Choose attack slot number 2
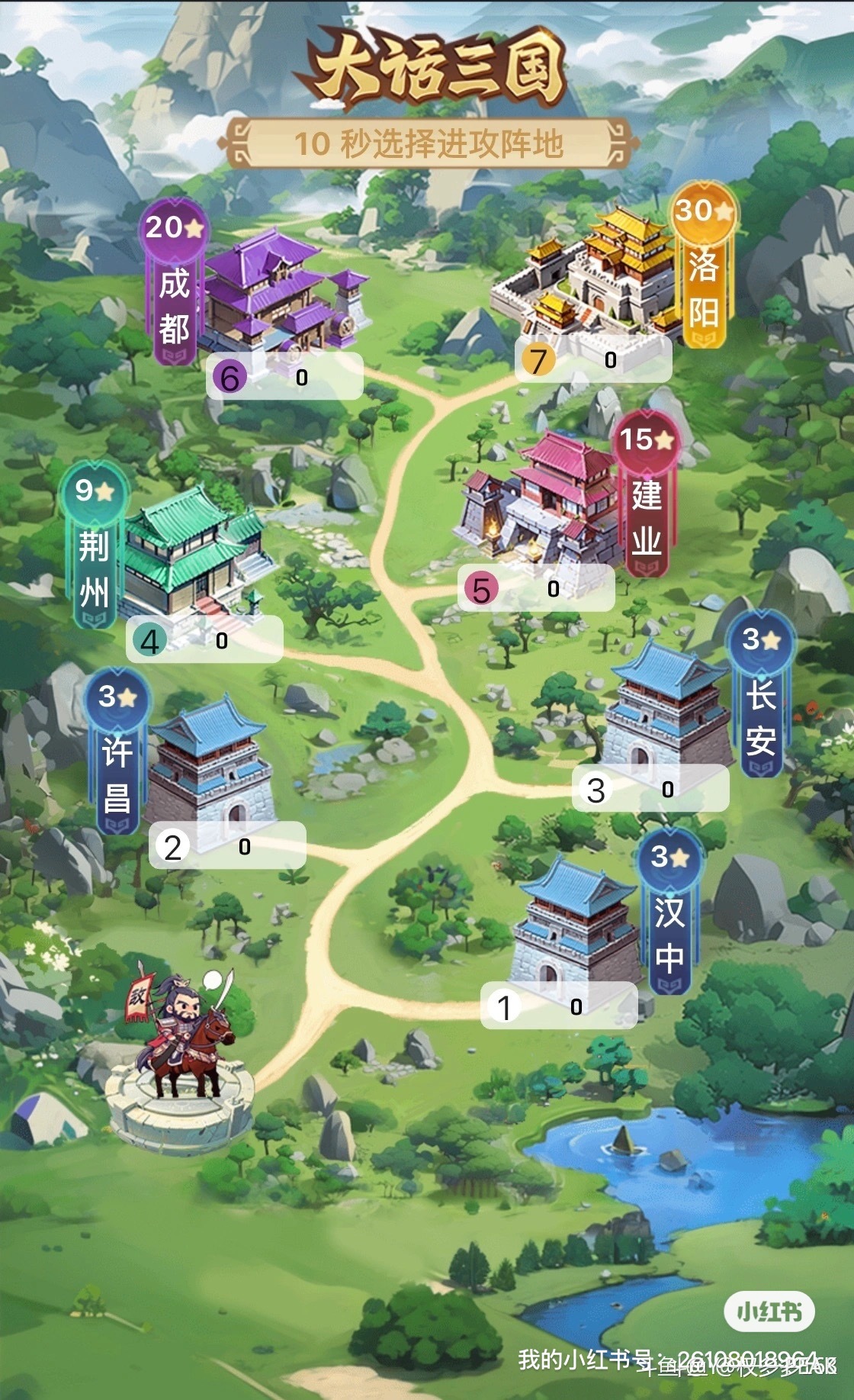This screenshot has height=1400, width=854. coord(227,846)
